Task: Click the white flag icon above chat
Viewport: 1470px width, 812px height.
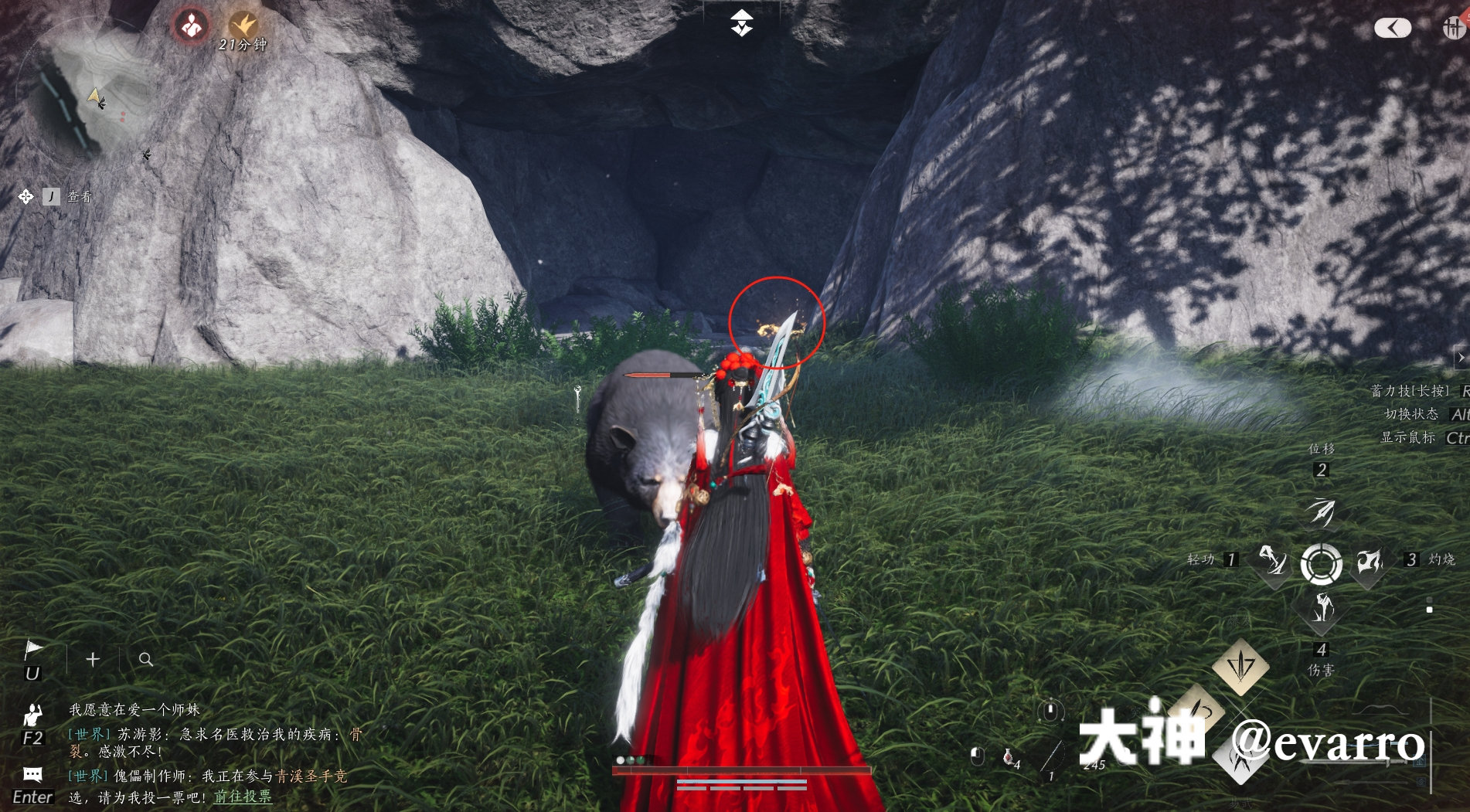Action: point(33,650)
